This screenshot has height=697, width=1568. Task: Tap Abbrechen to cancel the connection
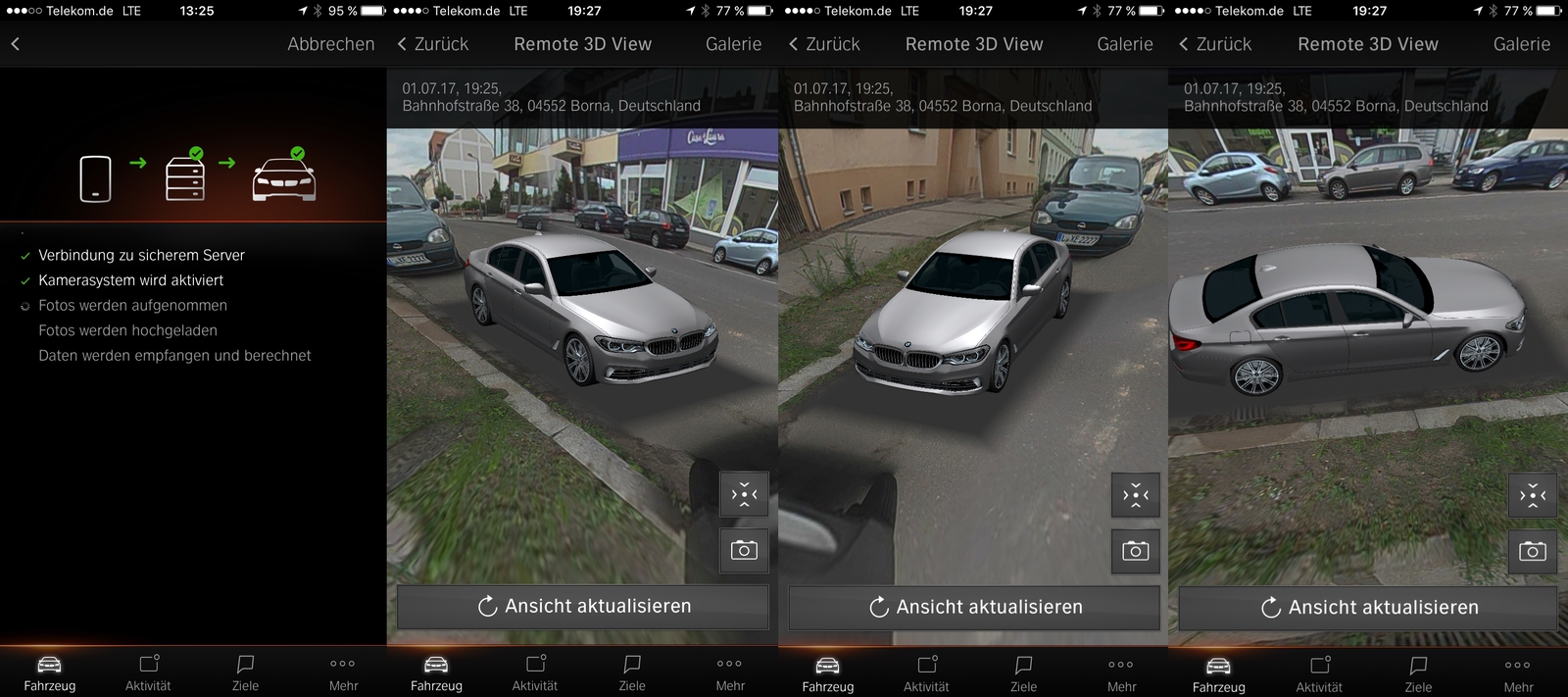[330, 44]
